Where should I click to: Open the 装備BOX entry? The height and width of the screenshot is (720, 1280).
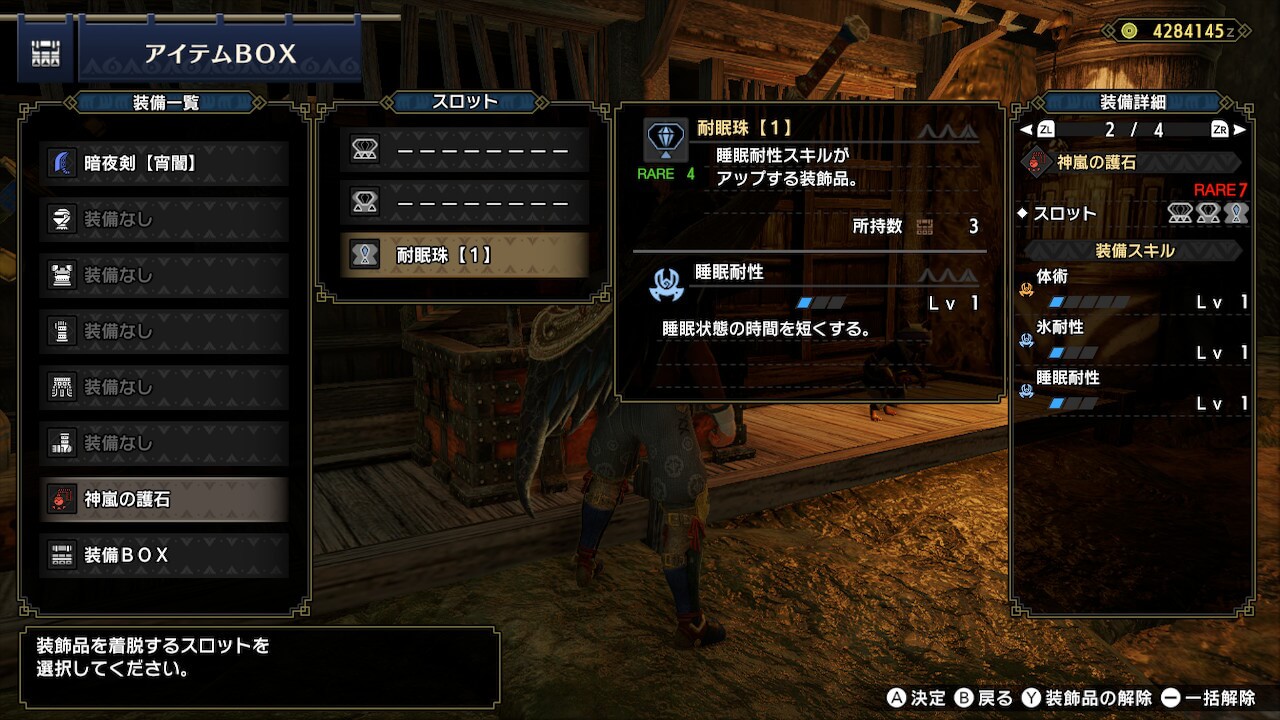164,555
